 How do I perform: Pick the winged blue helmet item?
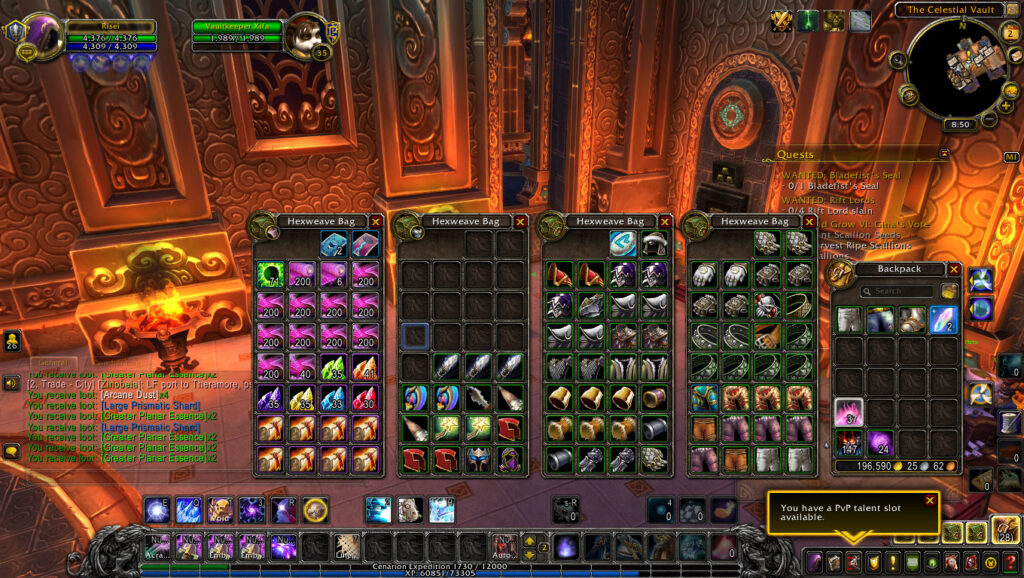(x=478, y=458)
